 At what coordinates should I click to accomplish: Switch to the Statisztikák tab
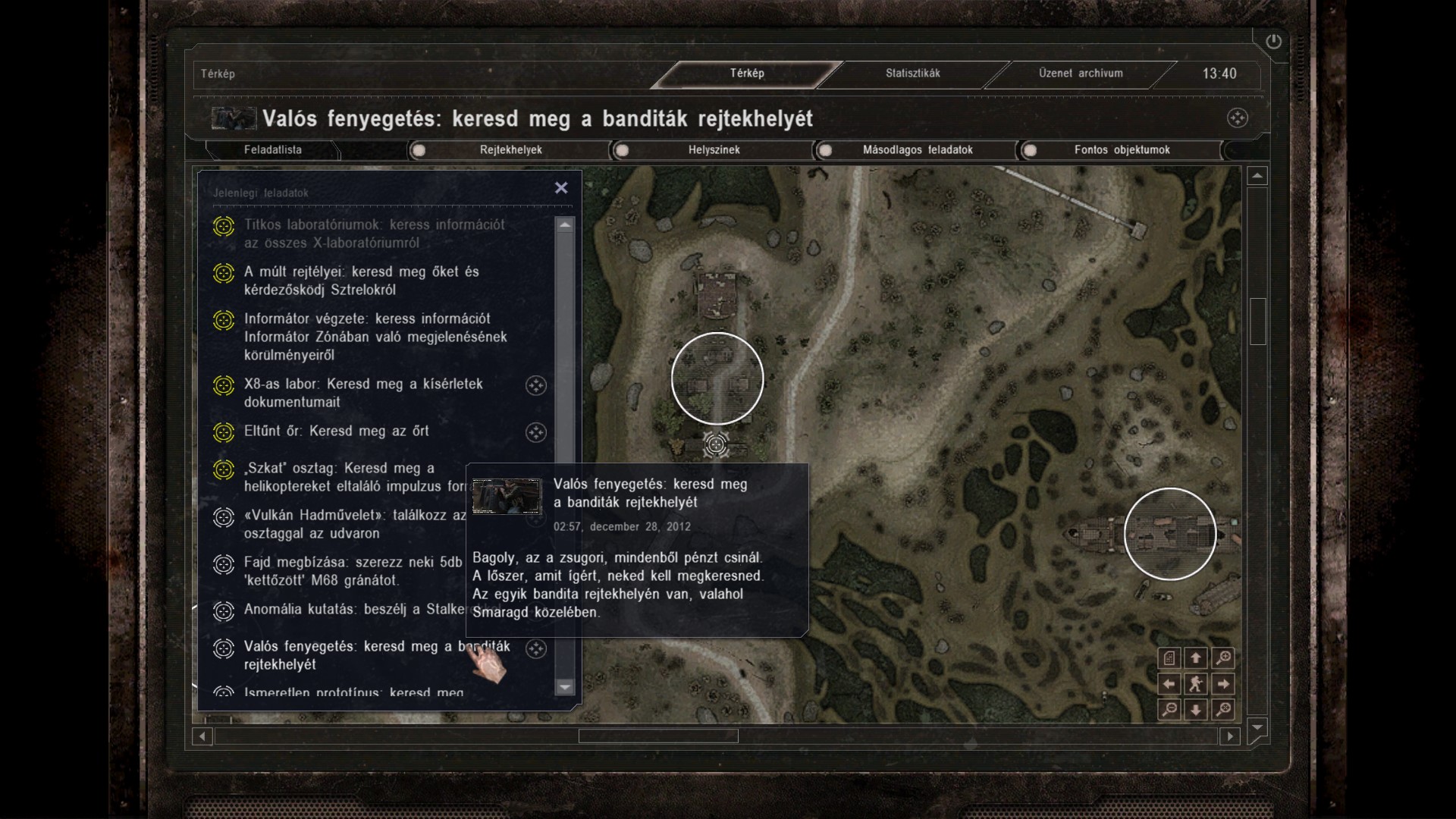coord(912,74)
